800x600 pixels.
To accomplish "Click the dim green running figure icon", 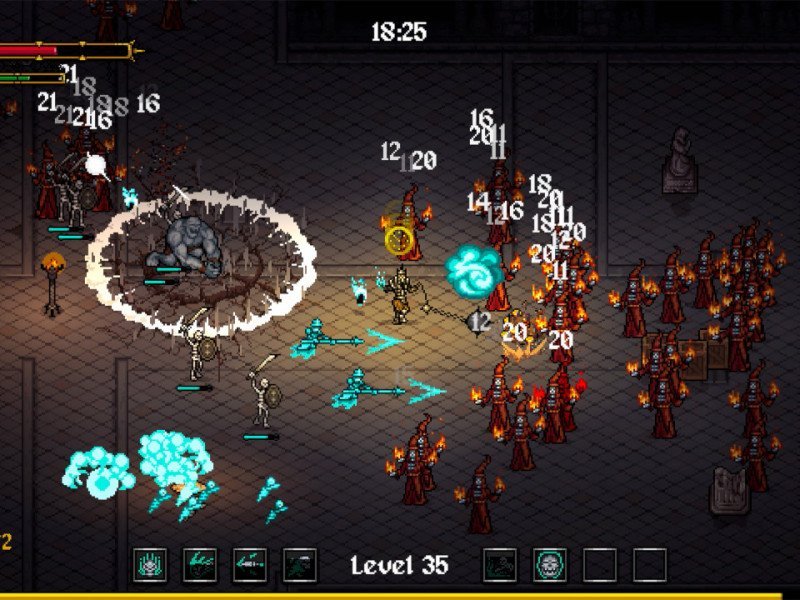I will 300,565.
